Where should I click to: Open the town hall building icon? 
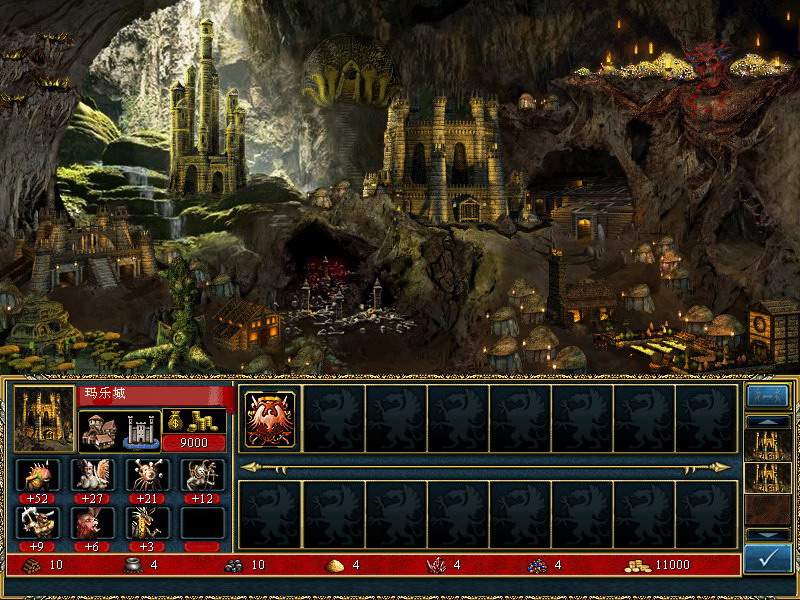[x=98, y=430]
